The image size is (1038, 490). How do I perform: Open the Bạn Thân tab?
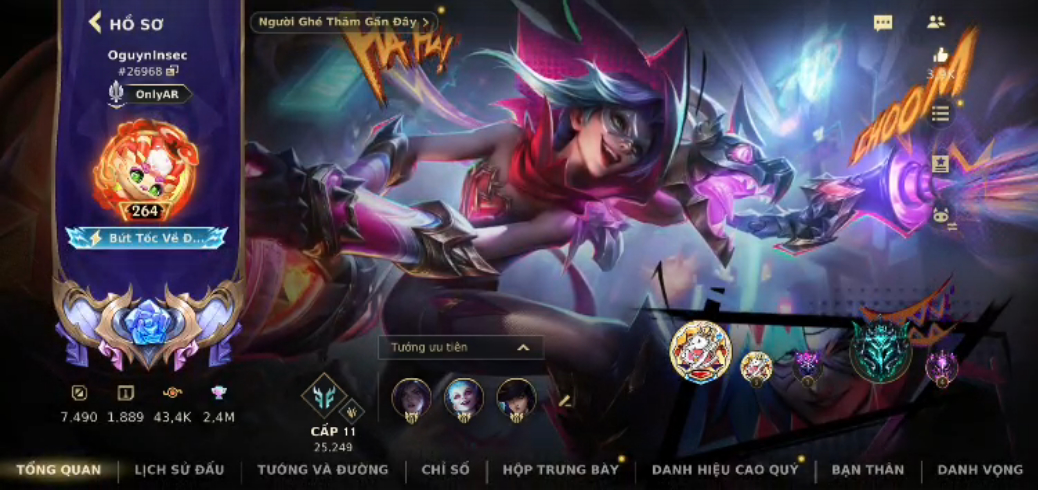pyautogui.click(x=867, y=470)
